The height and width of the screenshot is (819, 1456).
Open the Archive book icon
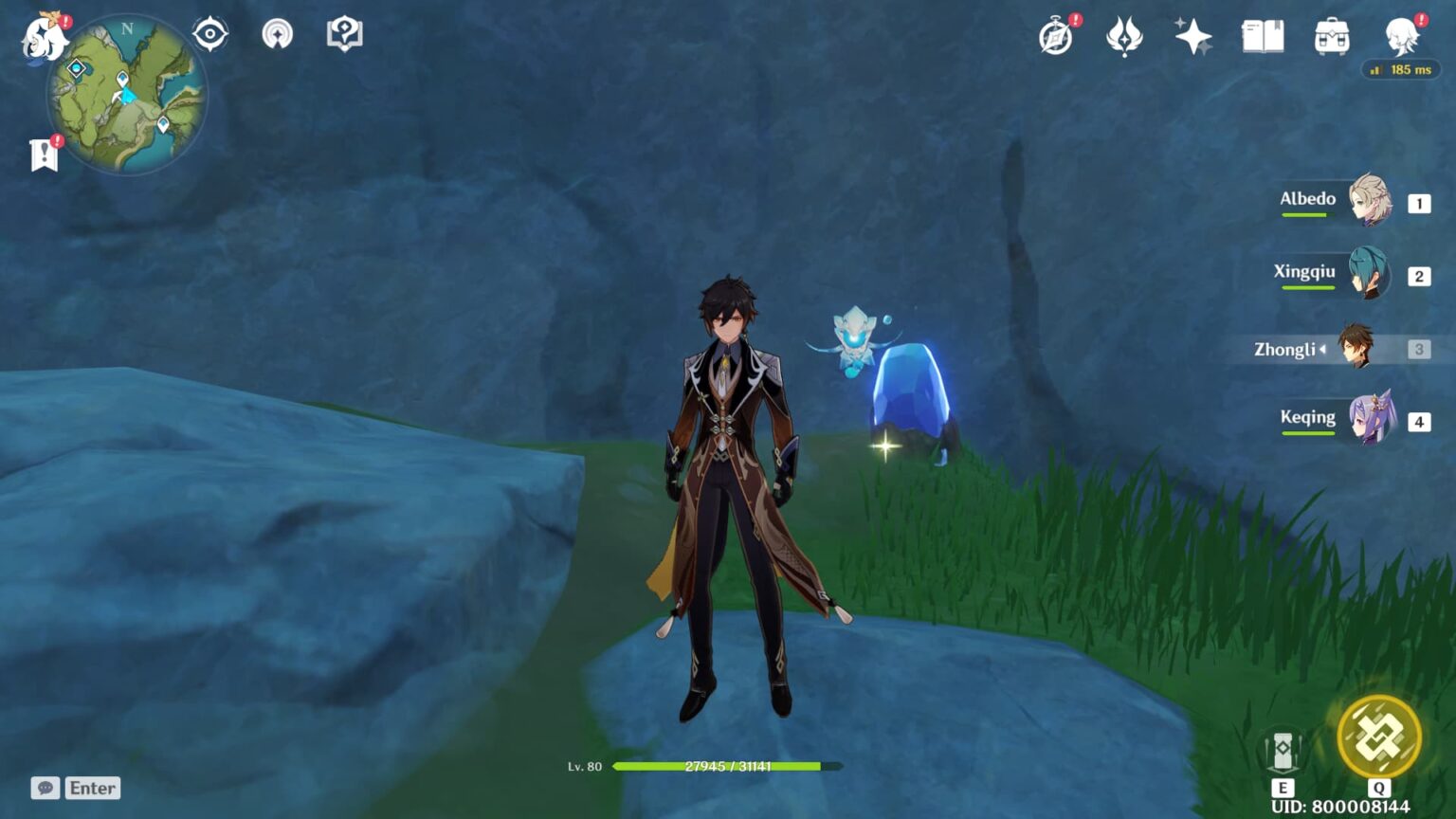pyautogui.click(x=1263, y=35)
